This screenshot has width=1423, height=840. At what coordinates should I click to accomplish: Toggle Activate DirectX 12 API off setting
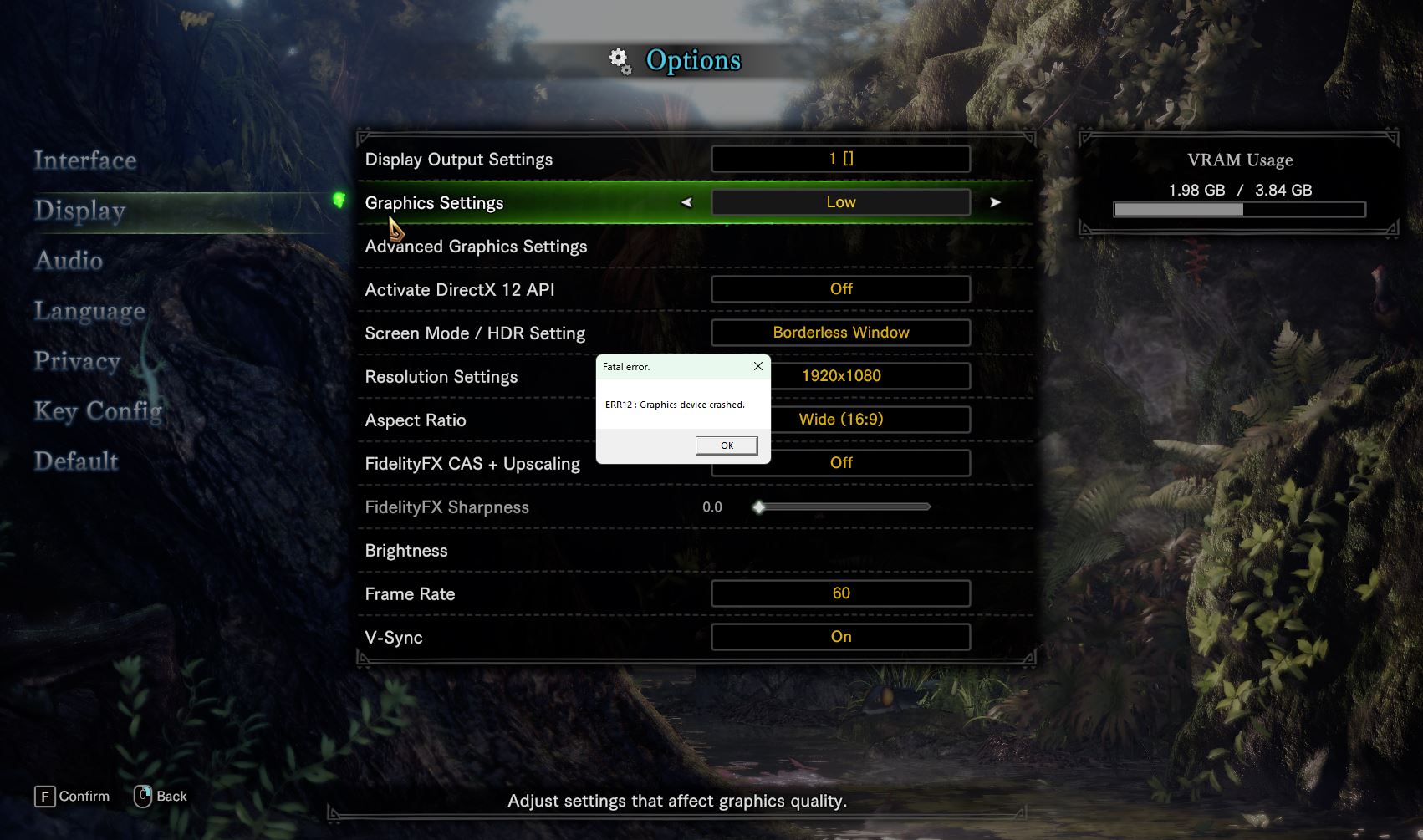840,288
